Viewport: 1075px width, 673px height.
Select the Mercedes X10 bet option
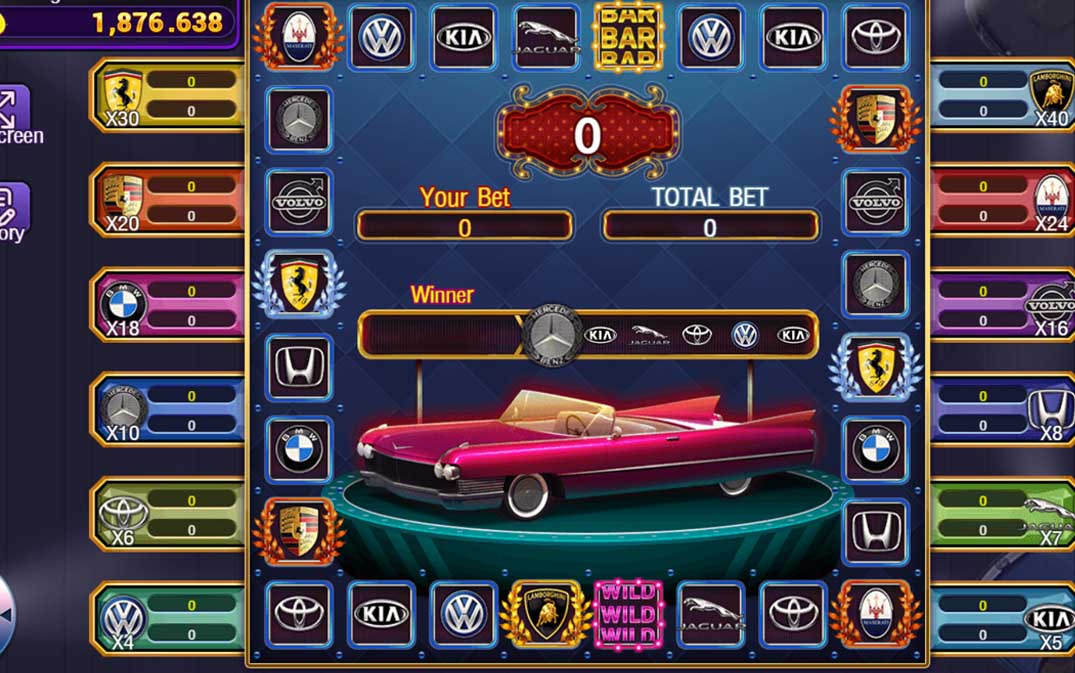tap(170, 410)
